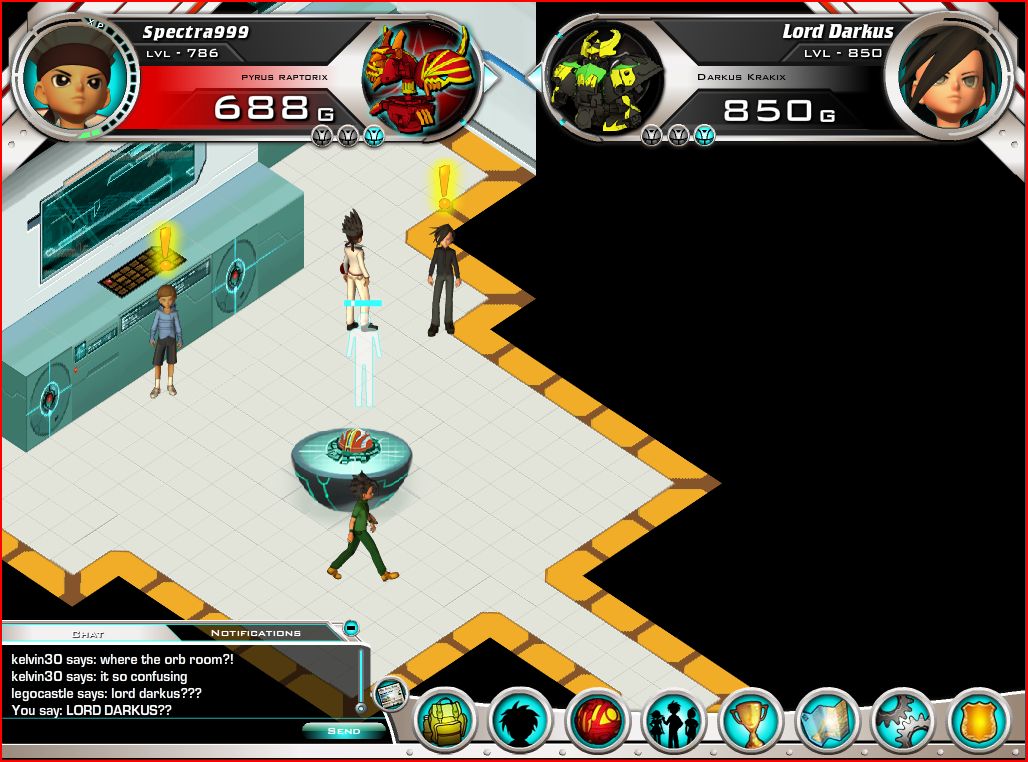Minimize the chat panel

(351, 628)
